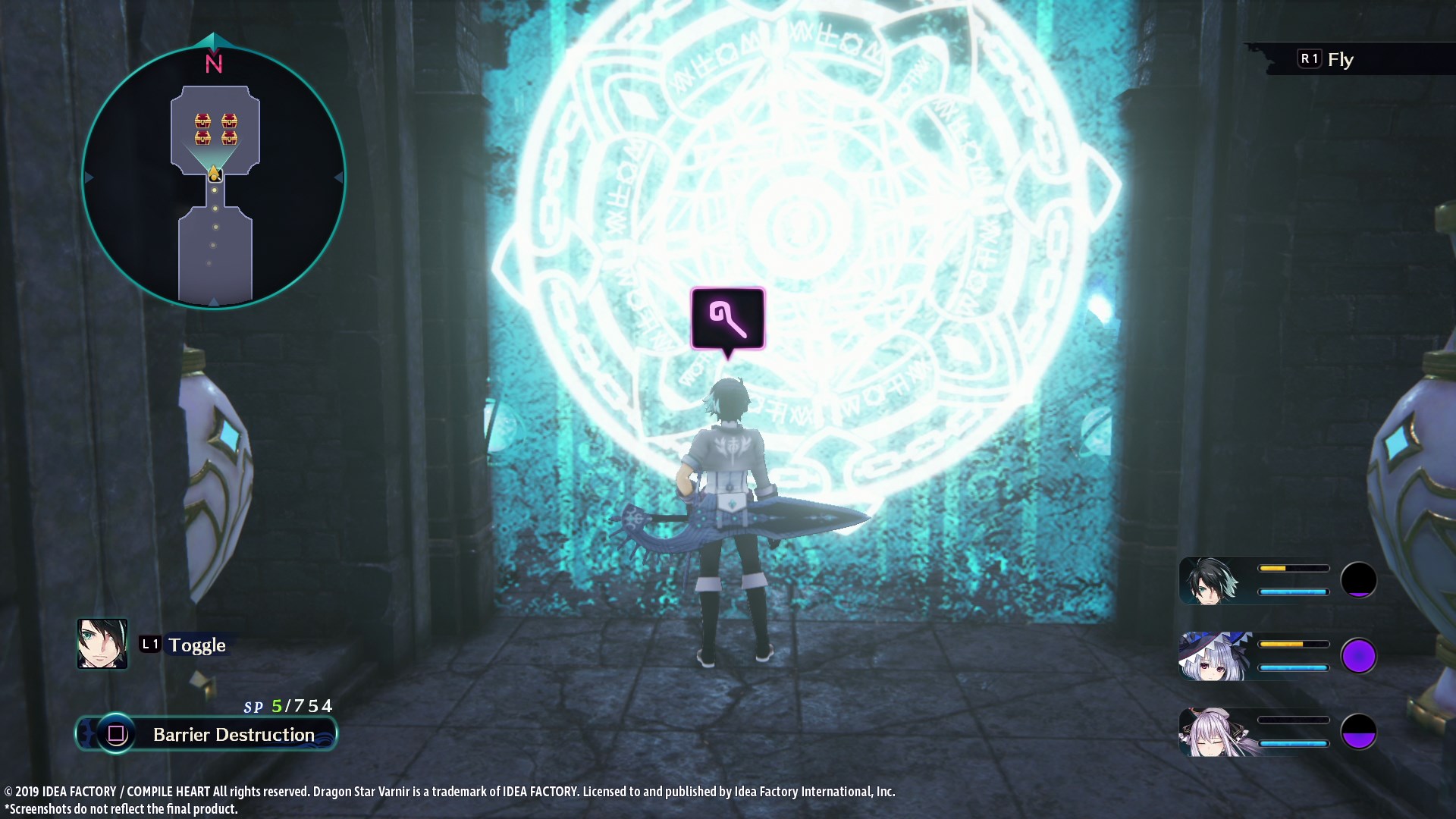The image size is (1456, 819).
Task: Activate the Barrier Destruction skill
Action: [x=207, y=734]
